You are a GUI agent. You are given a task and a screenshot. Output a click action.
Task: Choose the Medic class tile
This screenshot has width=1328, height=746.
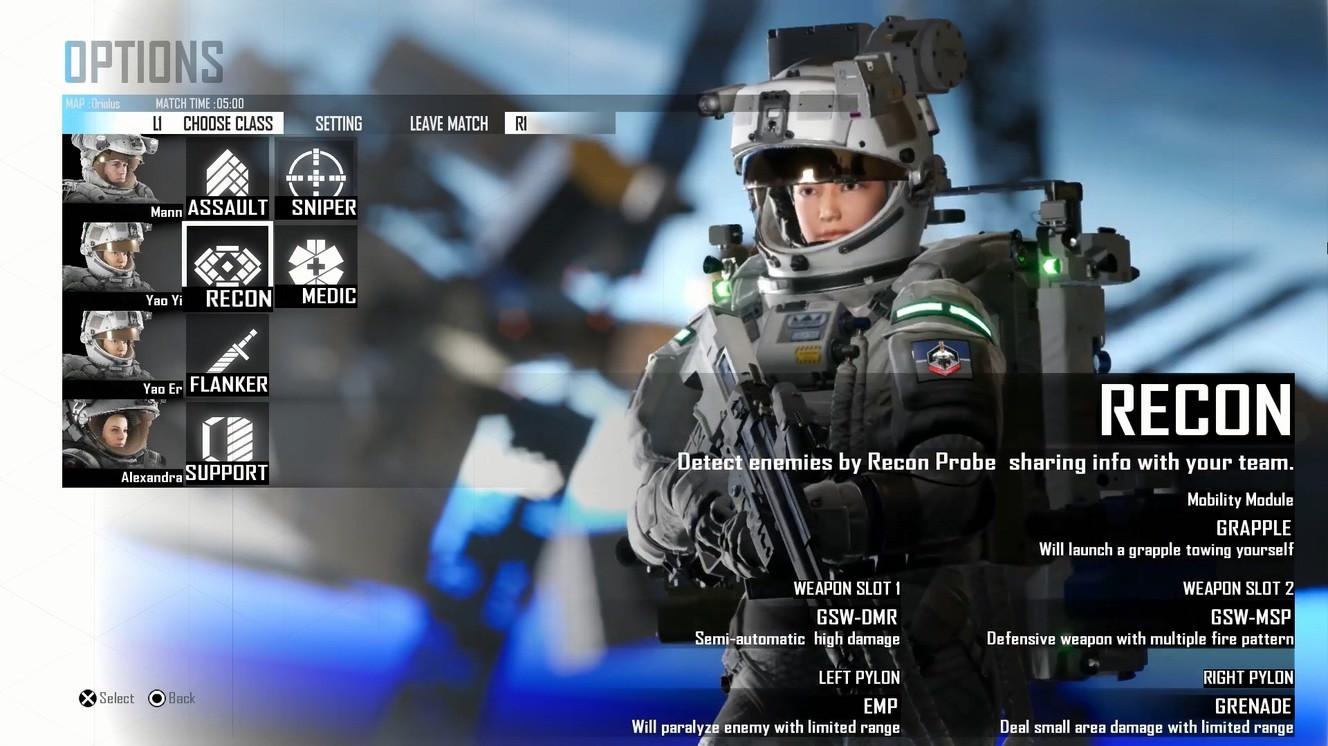(316, 266)
